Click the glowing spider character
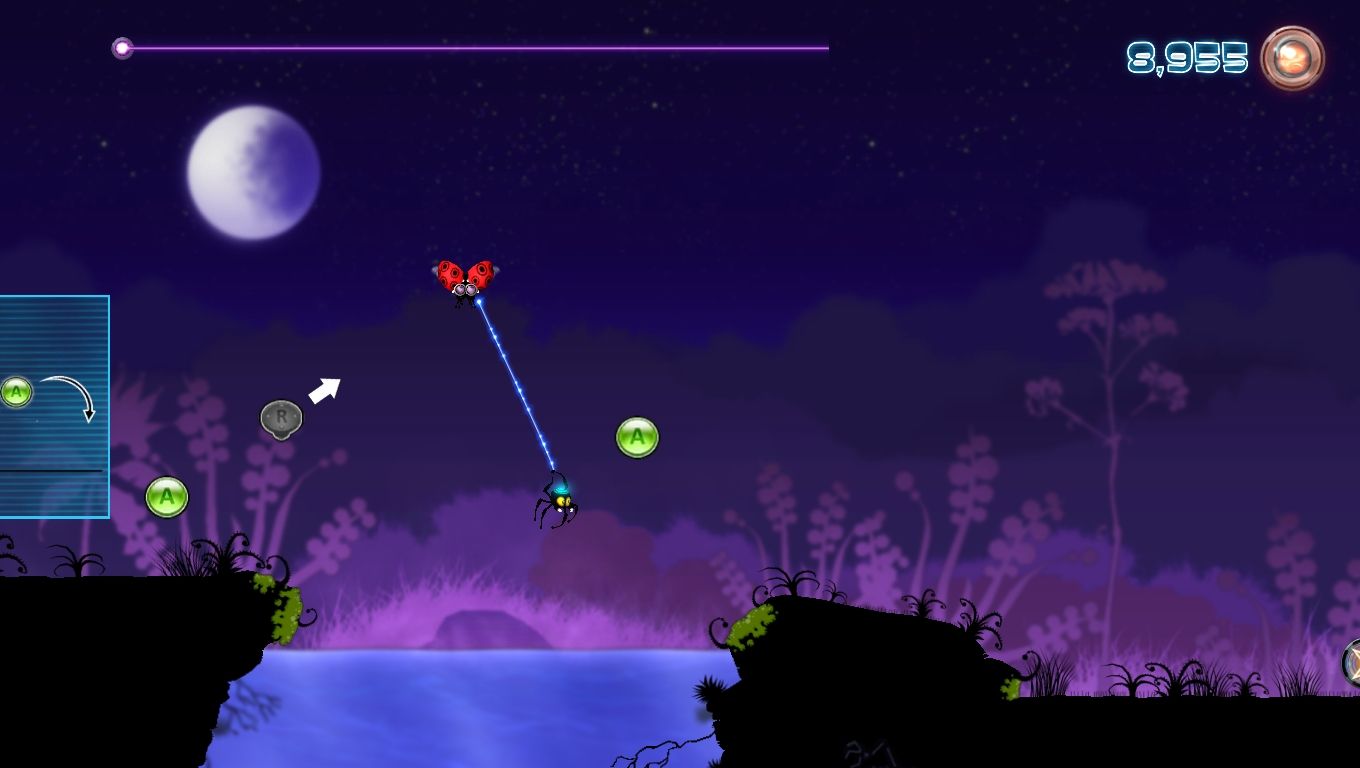The image size is (1360, 768). pos(560,500)
